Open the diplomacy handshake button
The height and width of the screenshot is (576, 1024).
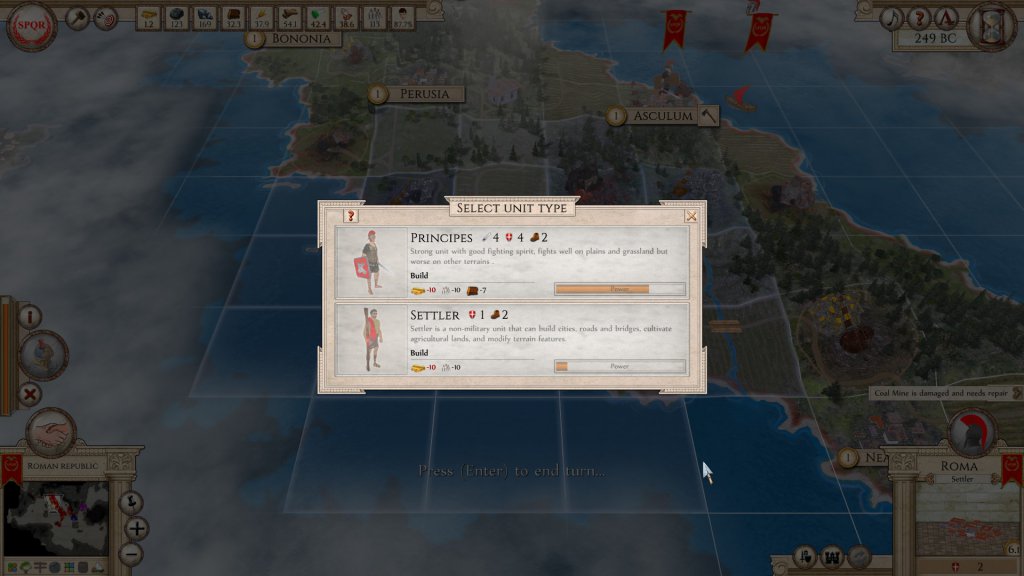click(48, 433)
